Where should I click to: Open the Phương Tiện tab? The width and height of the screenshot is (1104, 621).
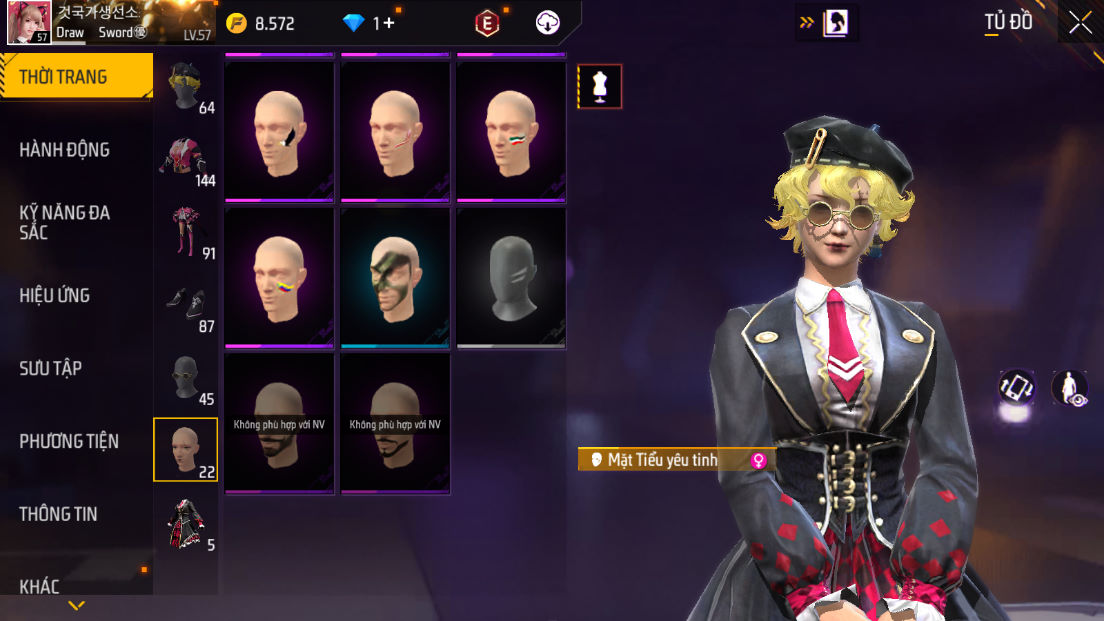69,441
